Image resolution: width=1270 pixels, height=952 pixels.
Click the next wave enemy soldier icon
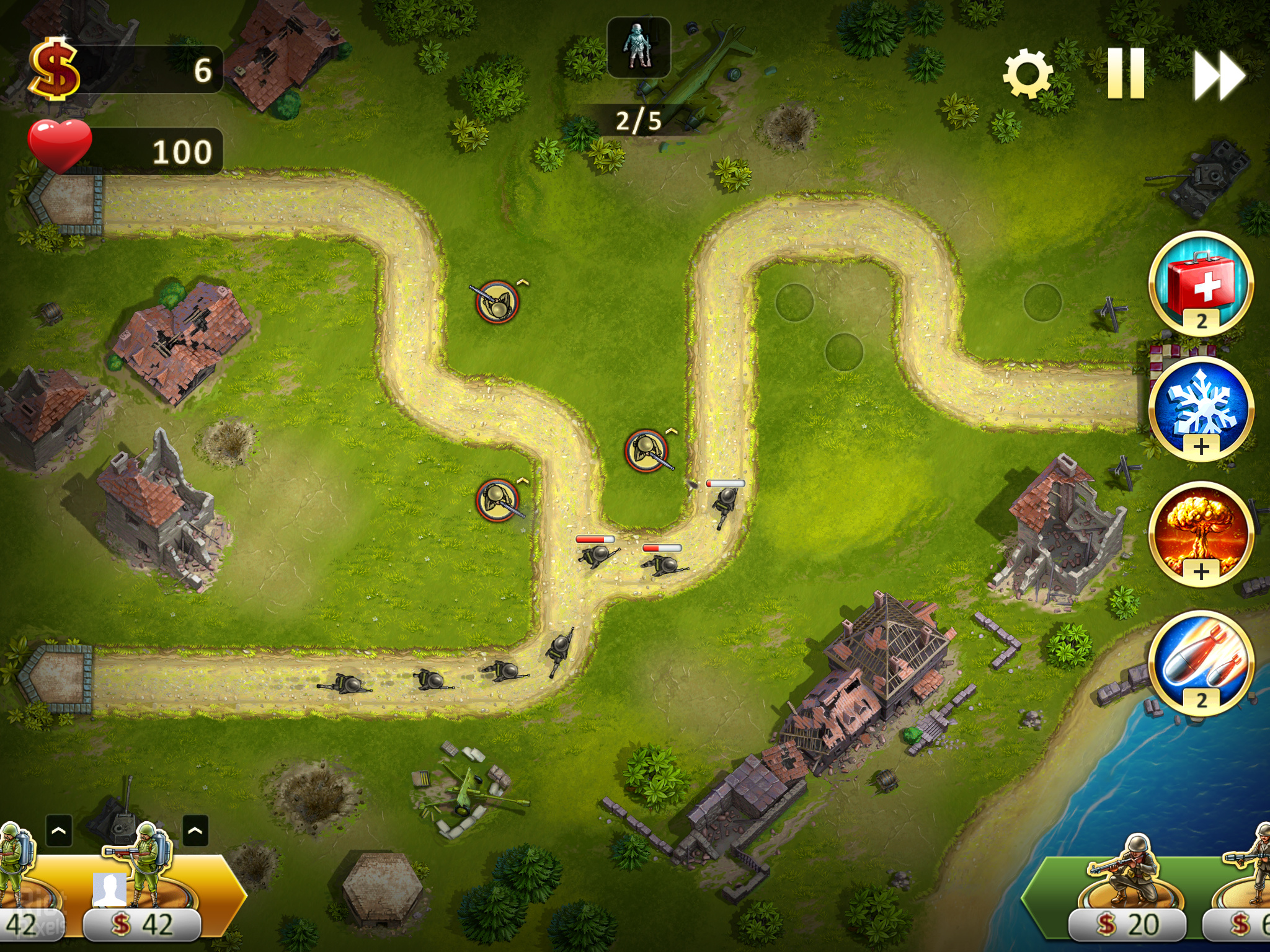coord(638,48)
